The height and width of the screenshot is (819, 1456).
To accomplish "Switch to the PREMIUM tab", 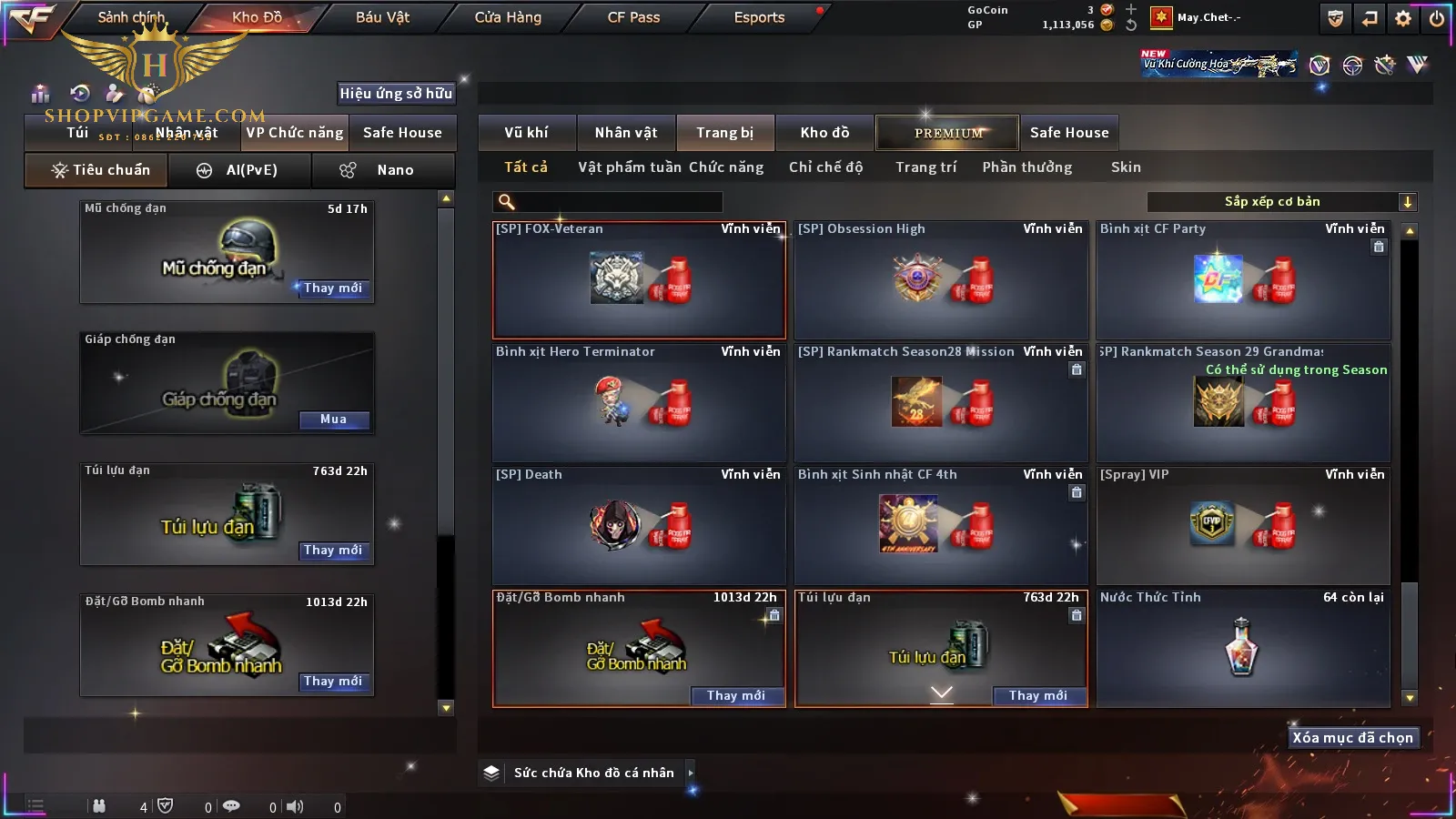I will 948,133.
